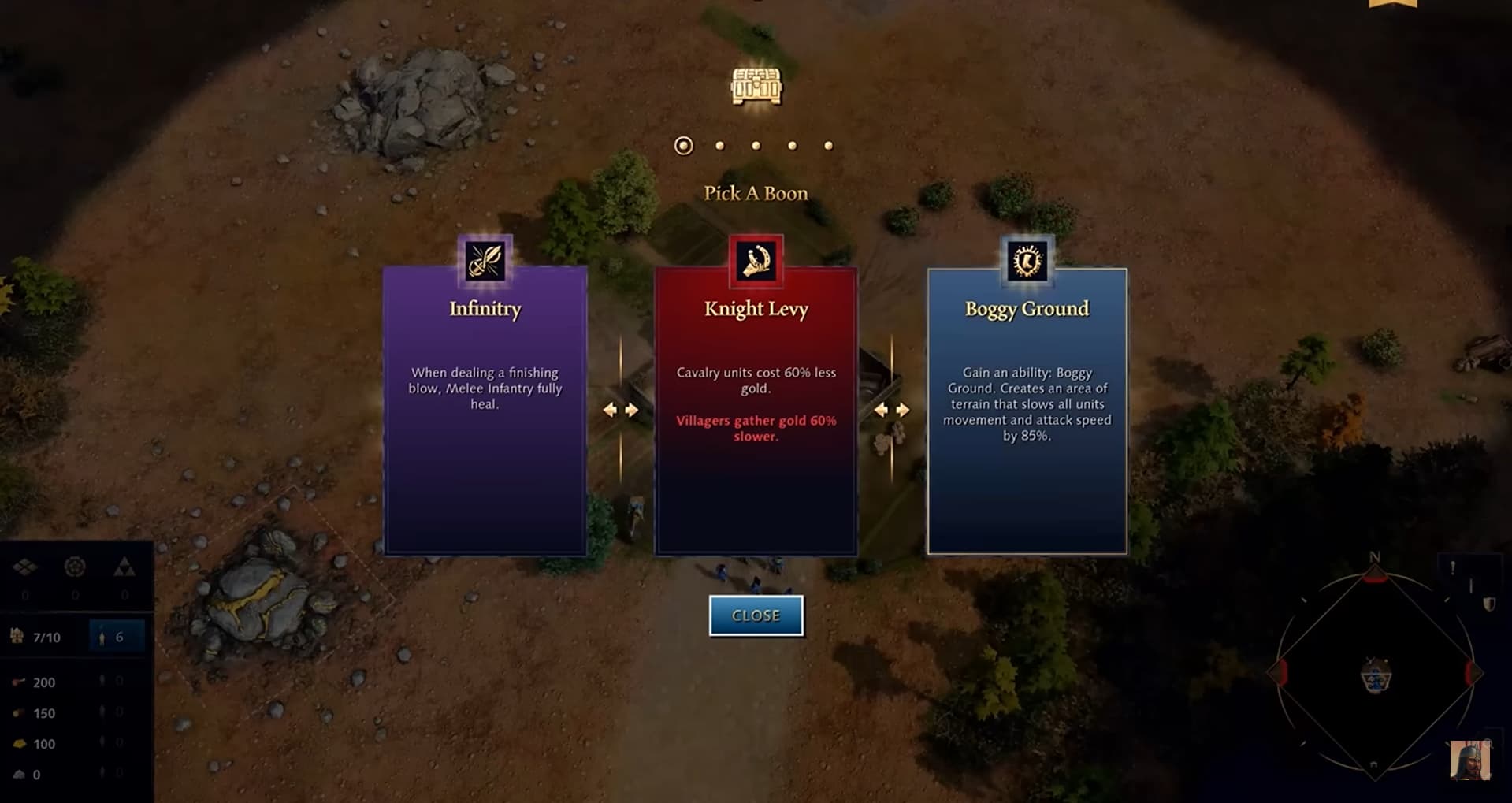
Task: Pick the Boggy Ground boon card
Action: [1027, 410]
